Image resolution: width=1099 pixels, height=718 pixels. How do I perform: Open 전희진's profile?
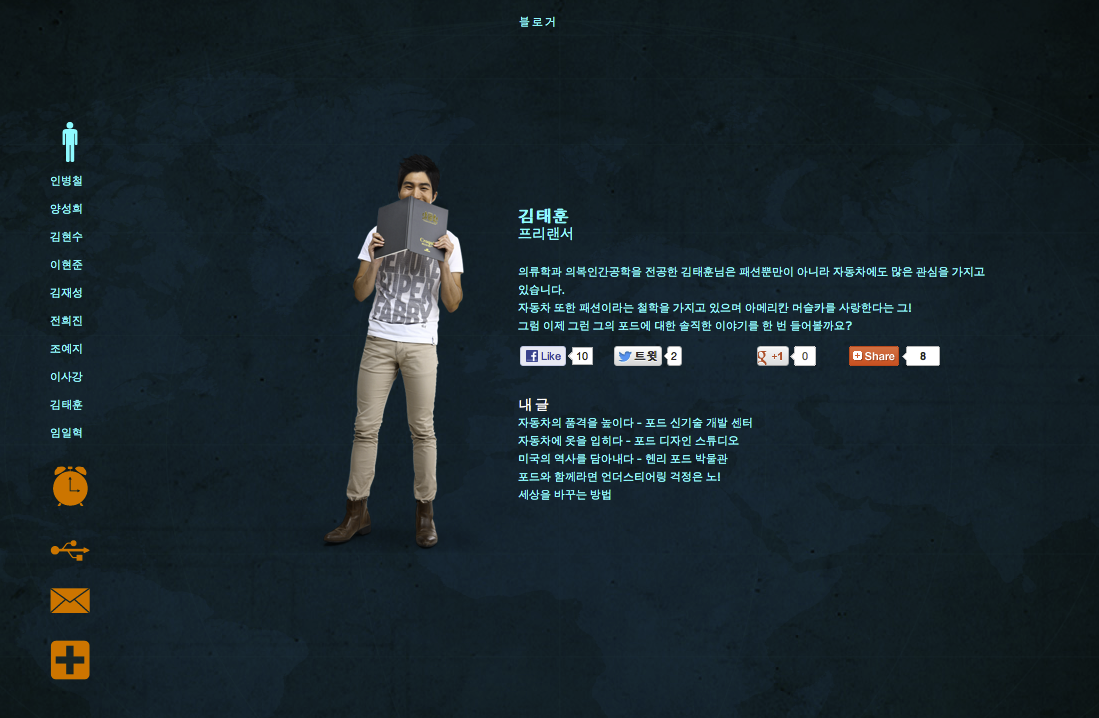tap(66, 321)
